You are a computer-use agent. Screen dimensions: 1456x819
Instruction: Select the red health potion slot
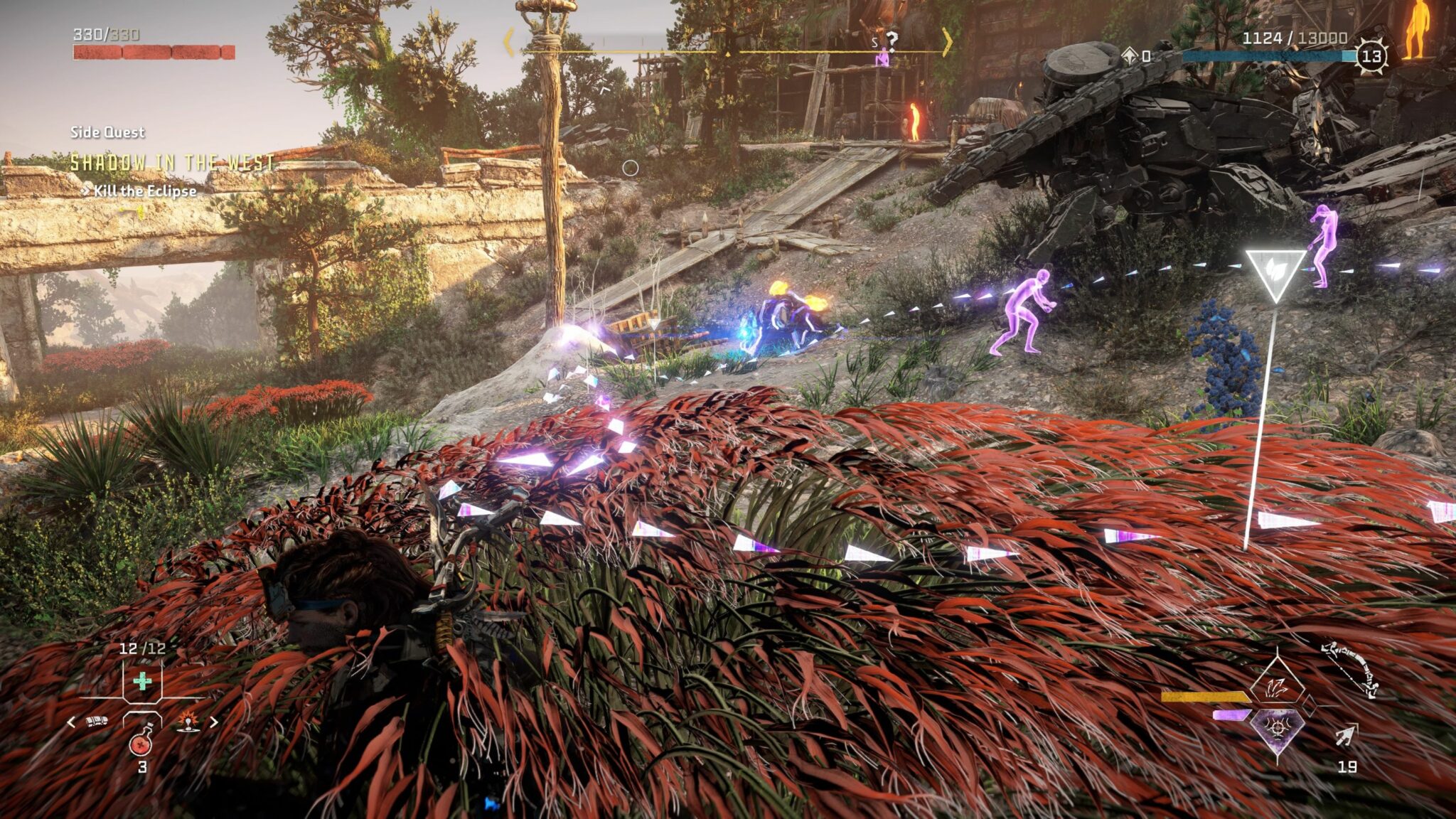pos(141,741)
